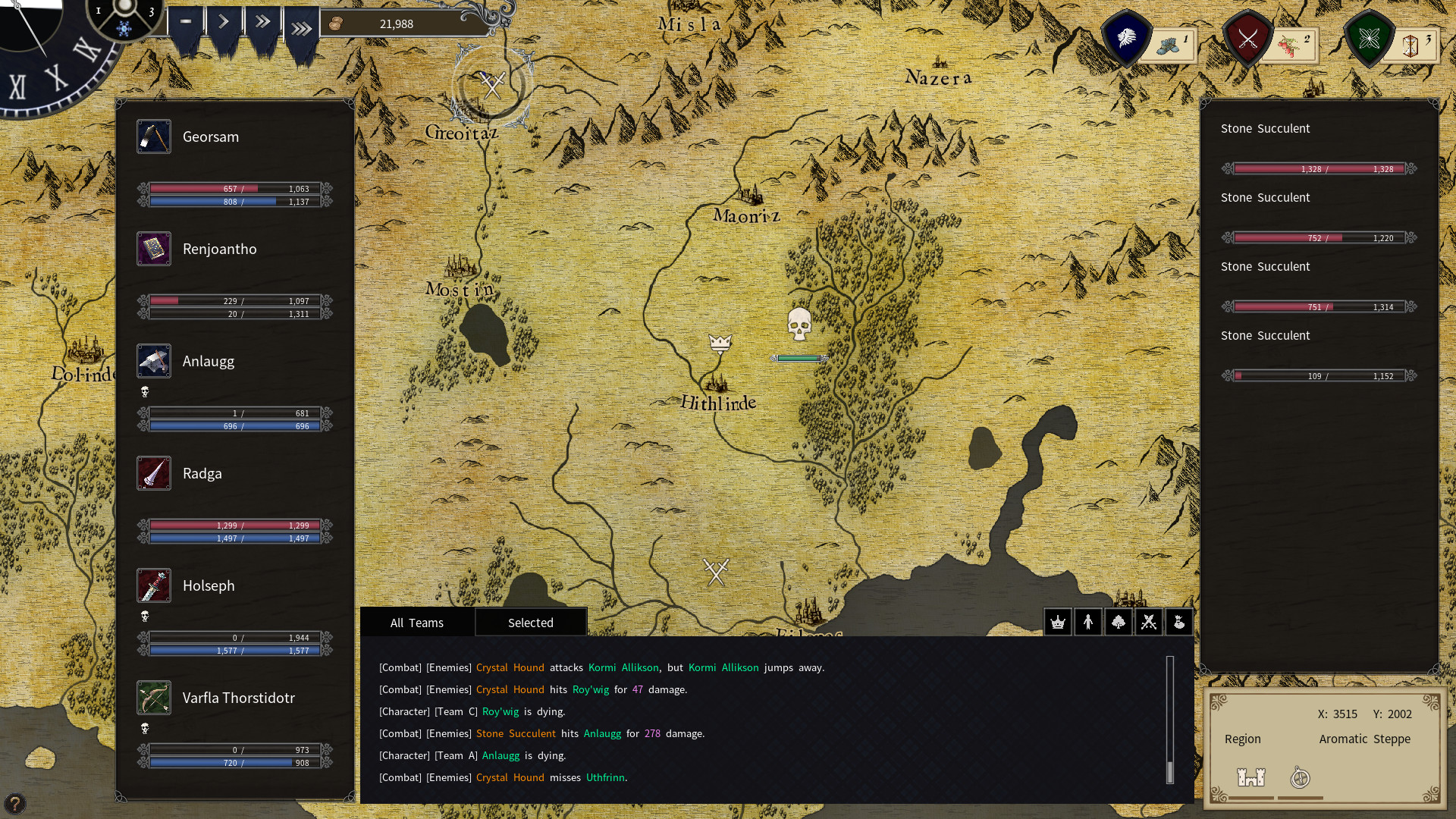Switch to the All Teams tab
Image resolution: width=1456 pixels, height=819 pixels.
pyautogui.click(x=416, y=622)
